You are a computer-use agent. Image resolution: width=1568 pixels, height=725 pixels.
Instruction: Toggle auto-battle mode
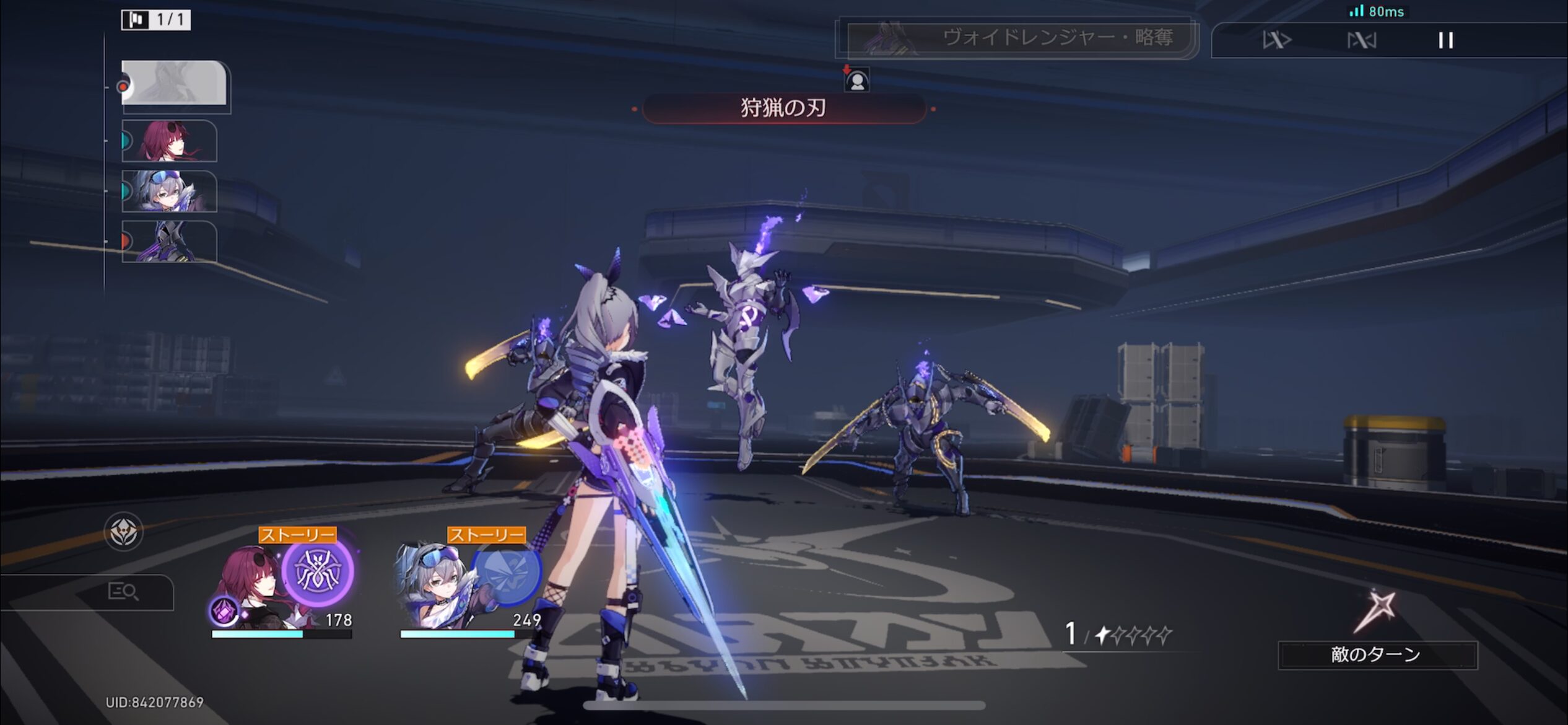[1361, 41]
